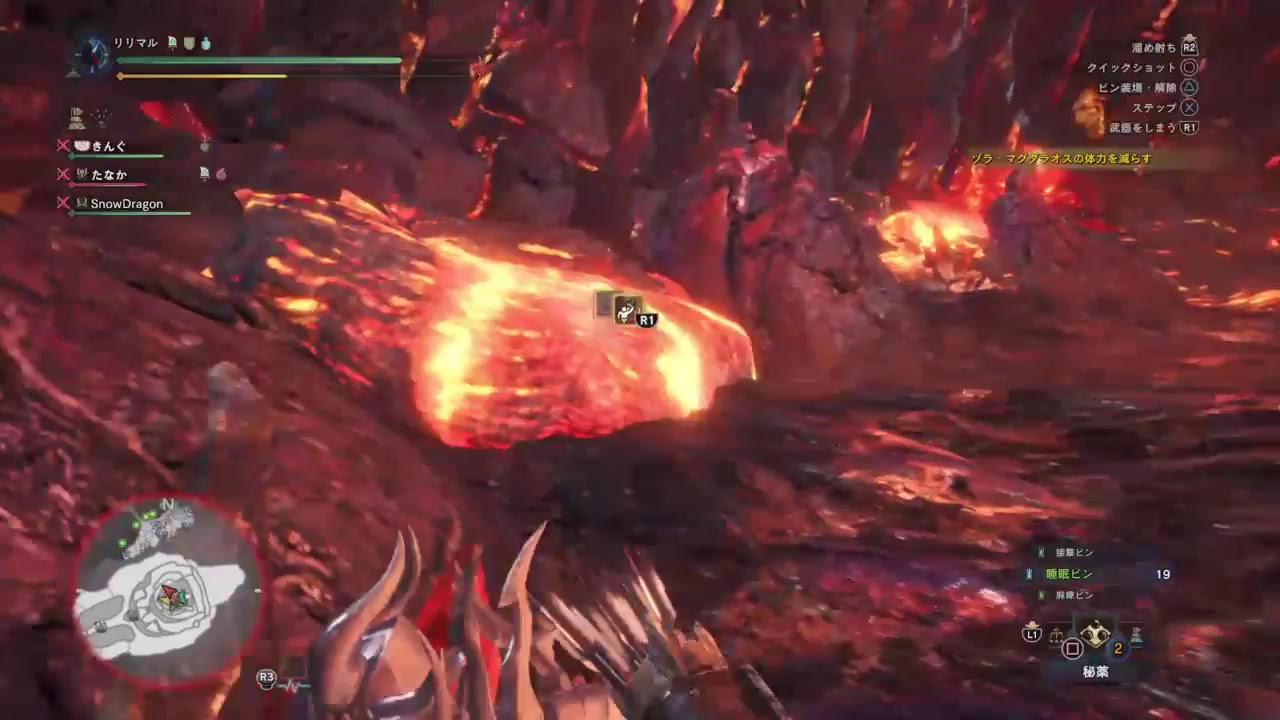Click リリマル's green buff leaf icon
The image size is (1280, 720).
pyautogui.click(x=171, y=43)
